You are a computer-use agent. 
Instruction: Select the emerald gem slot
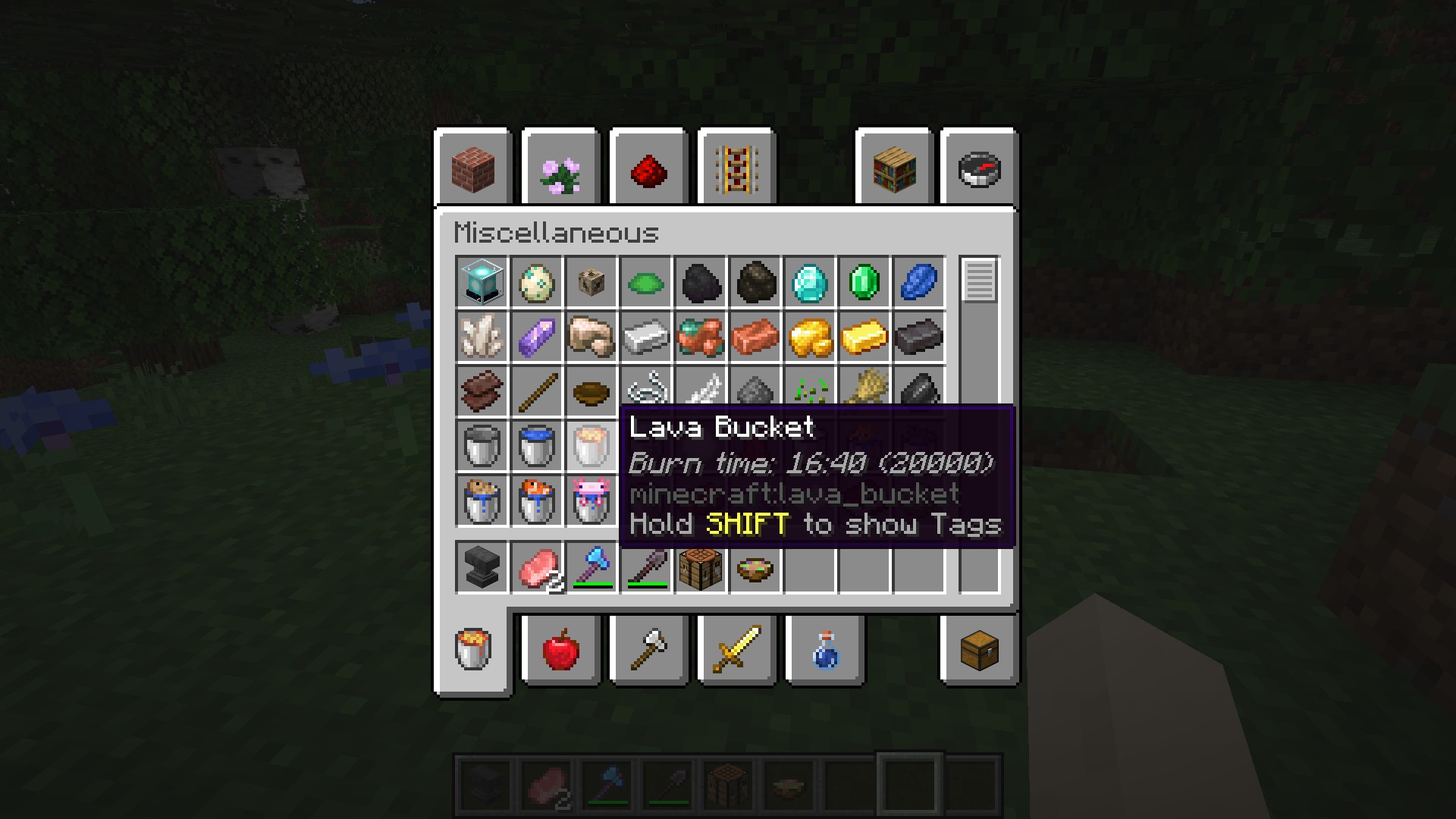click(864, 282)
